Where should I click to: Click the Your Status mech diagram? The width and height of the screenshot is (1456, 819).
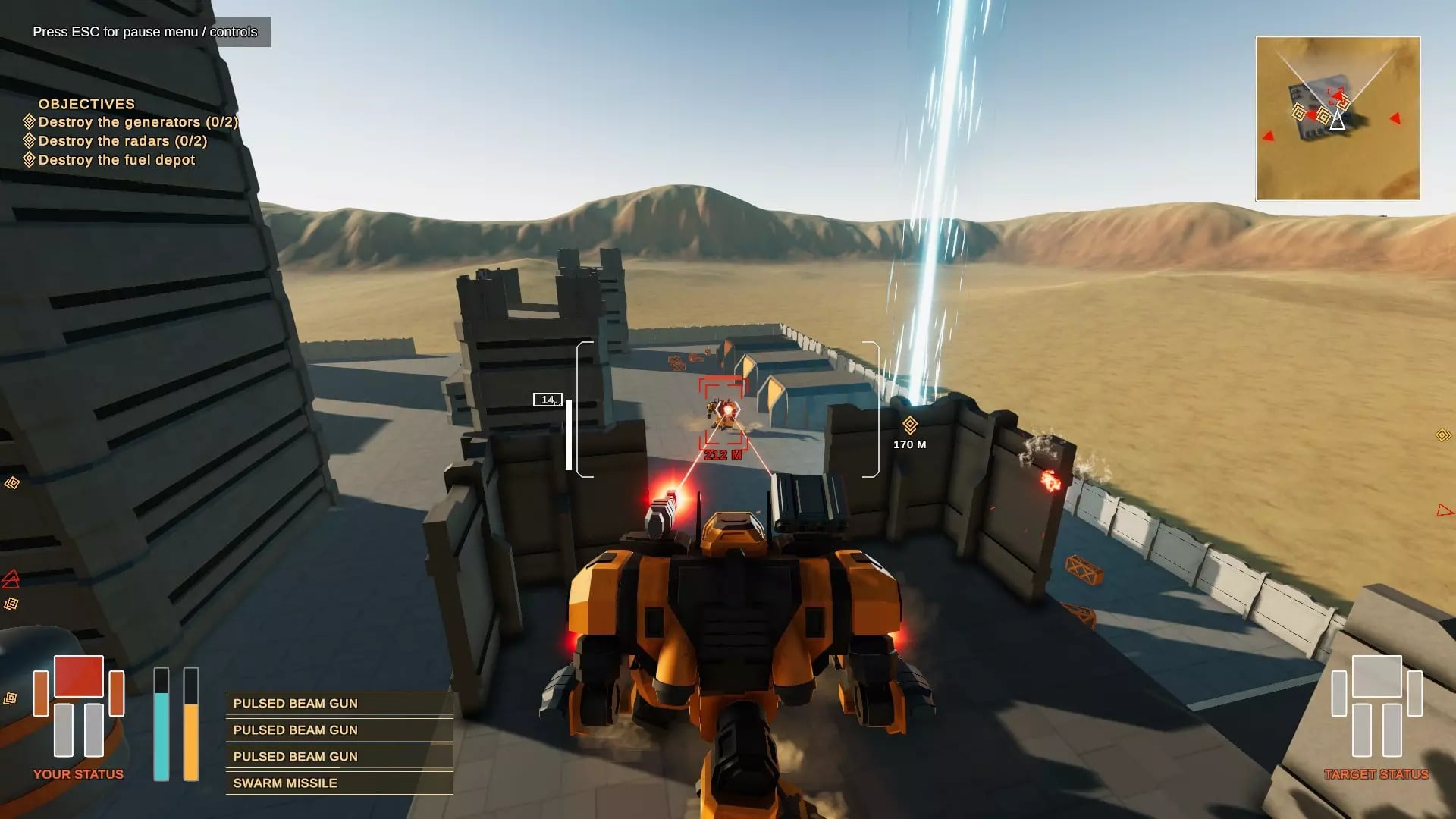78,707
